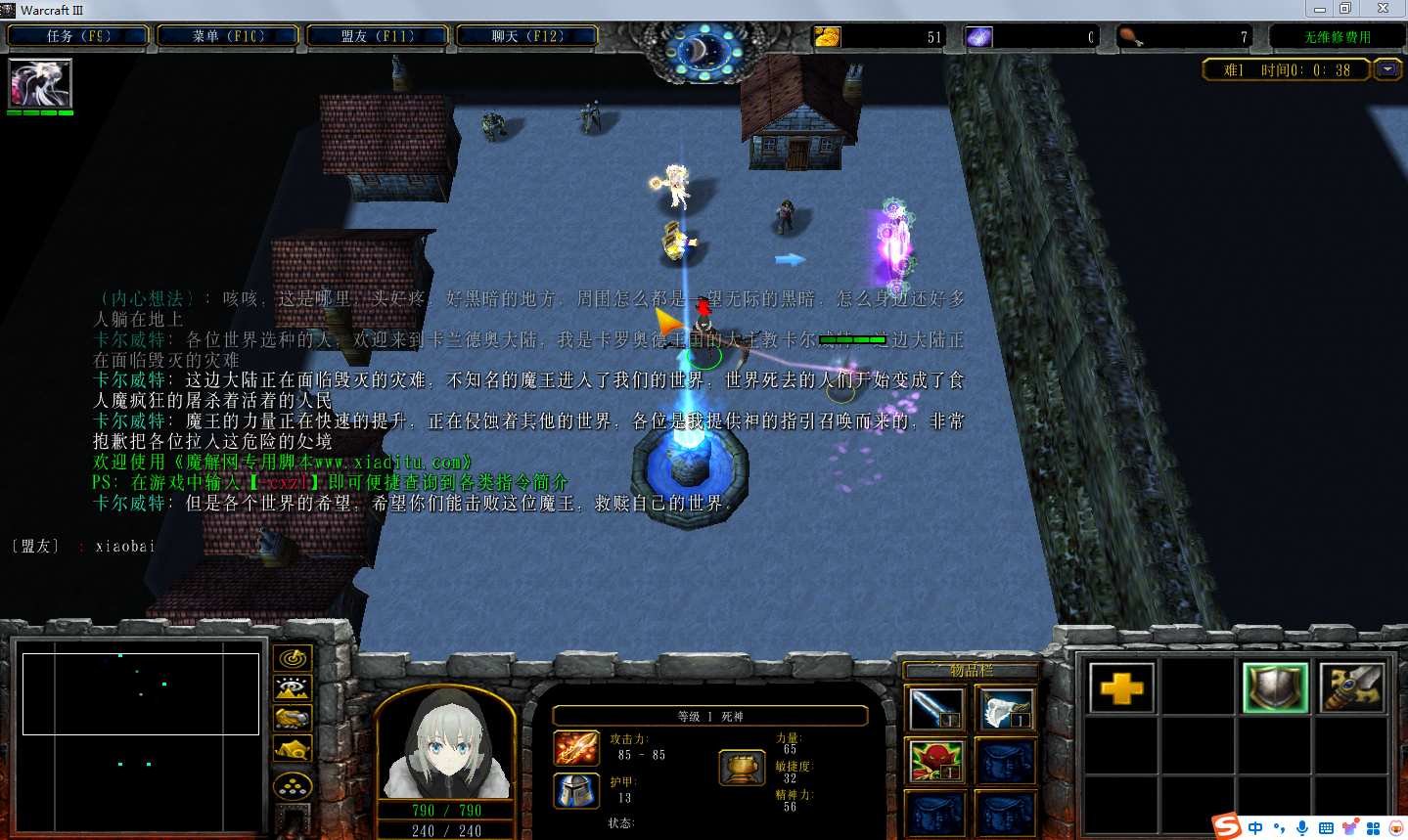1408x840 pixels.
Task: Use the red goblin inventory item
Action: (935, 761)
